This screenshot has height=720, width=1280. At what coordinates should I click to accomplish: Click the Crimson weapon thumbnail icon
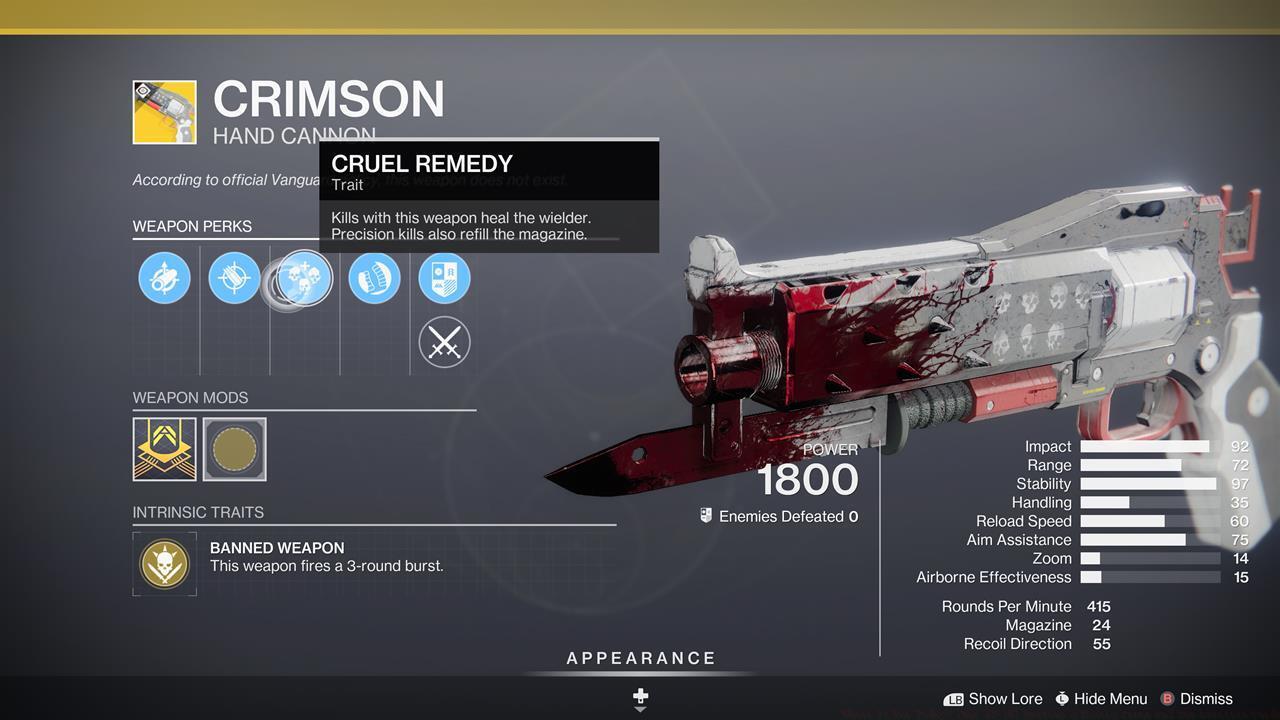tap(165, 112)
